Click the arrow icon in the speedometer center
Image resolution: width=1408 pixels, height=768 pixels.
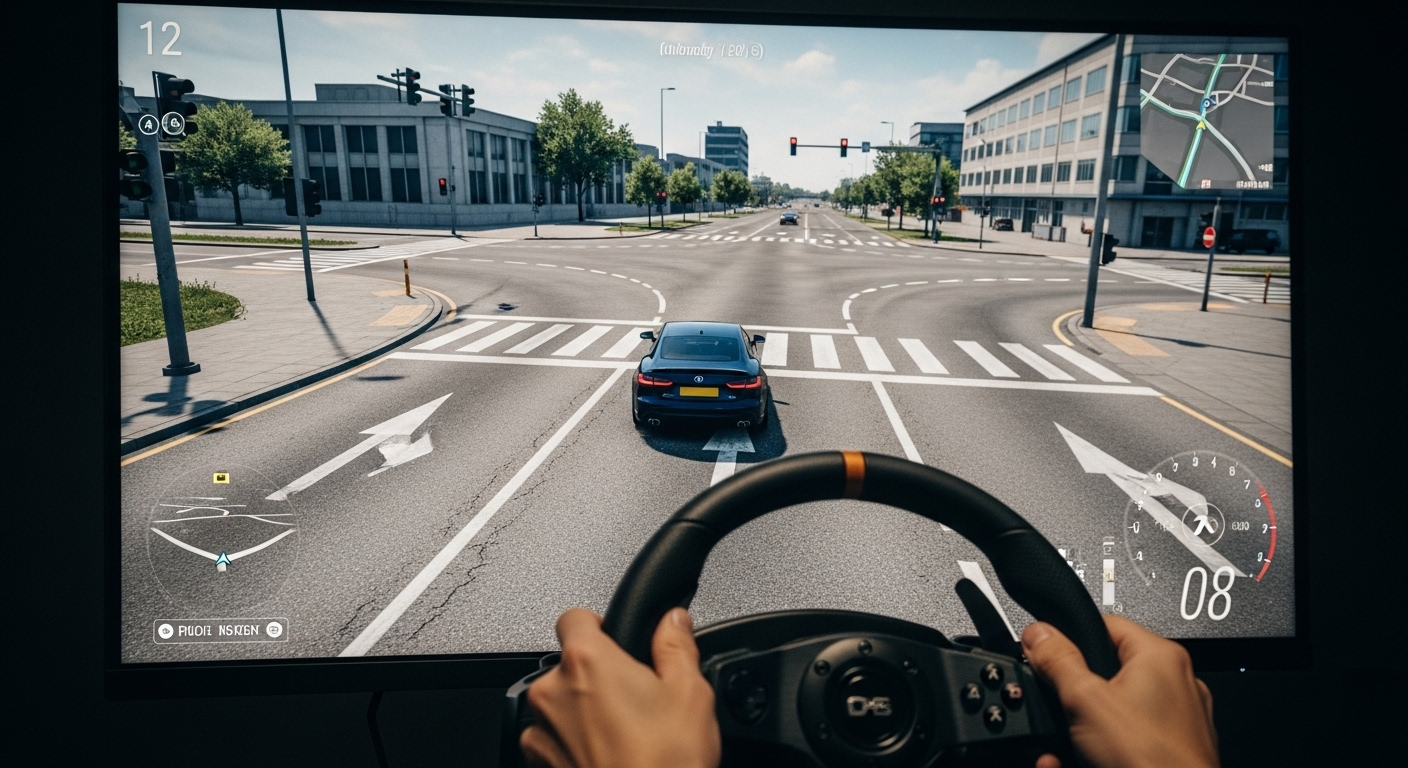(1202, 524)
